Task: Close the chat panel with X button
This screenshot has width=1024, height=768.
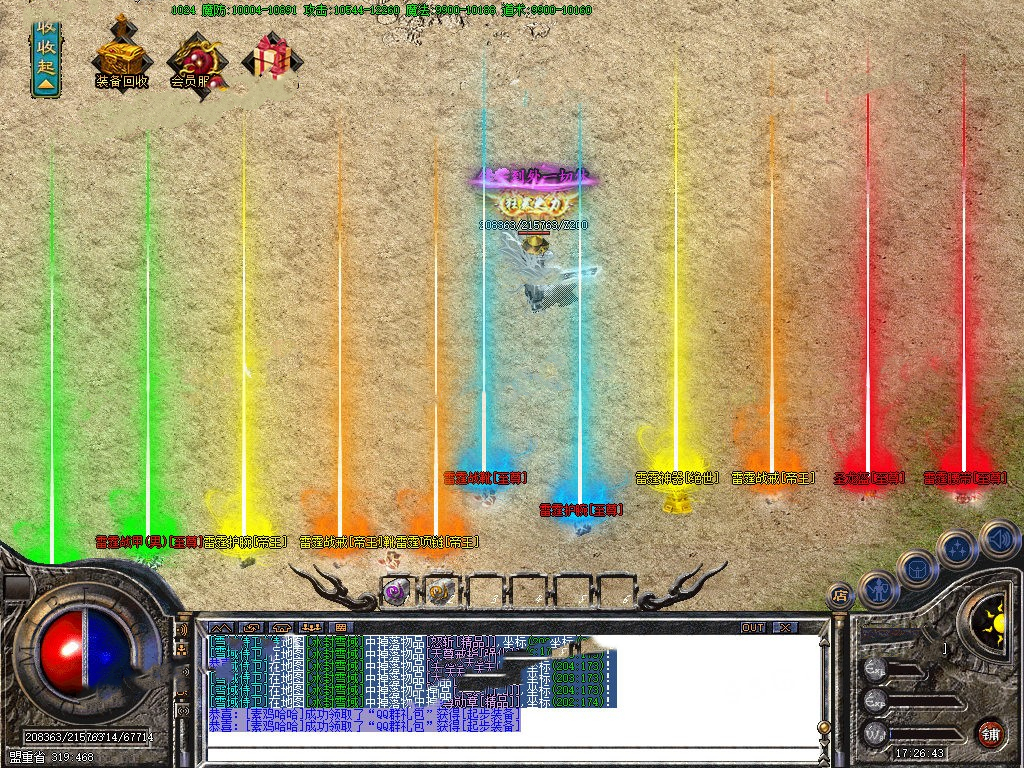Action: pos(787,627)
